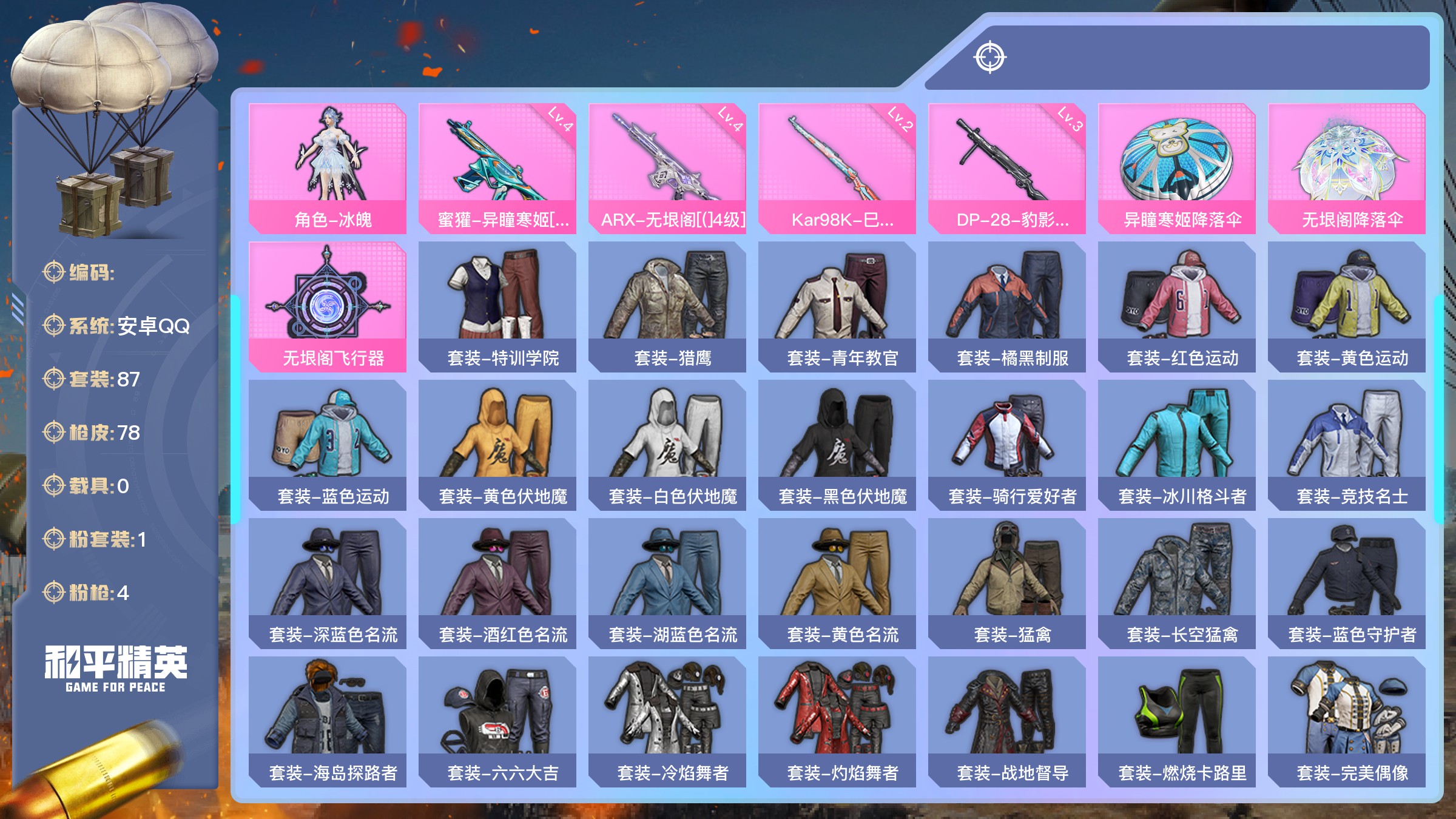The width and height of the screenshot is (1456, 819).
Task: Select the 套装-冰川格斗者 outfit
Action: 1177,445
